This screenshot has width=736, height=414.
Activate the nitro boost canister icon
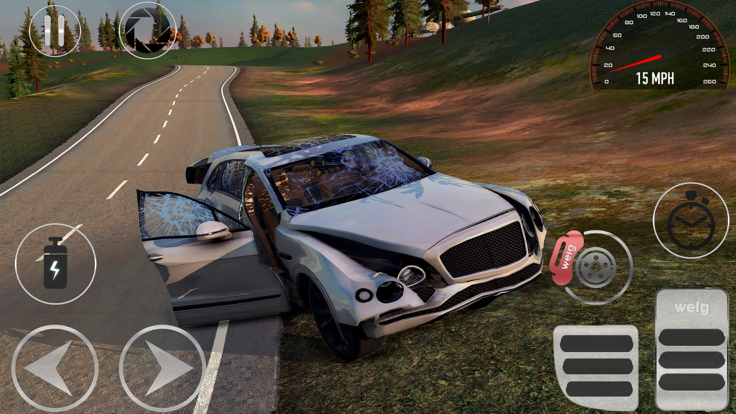[x=55, y=264]
